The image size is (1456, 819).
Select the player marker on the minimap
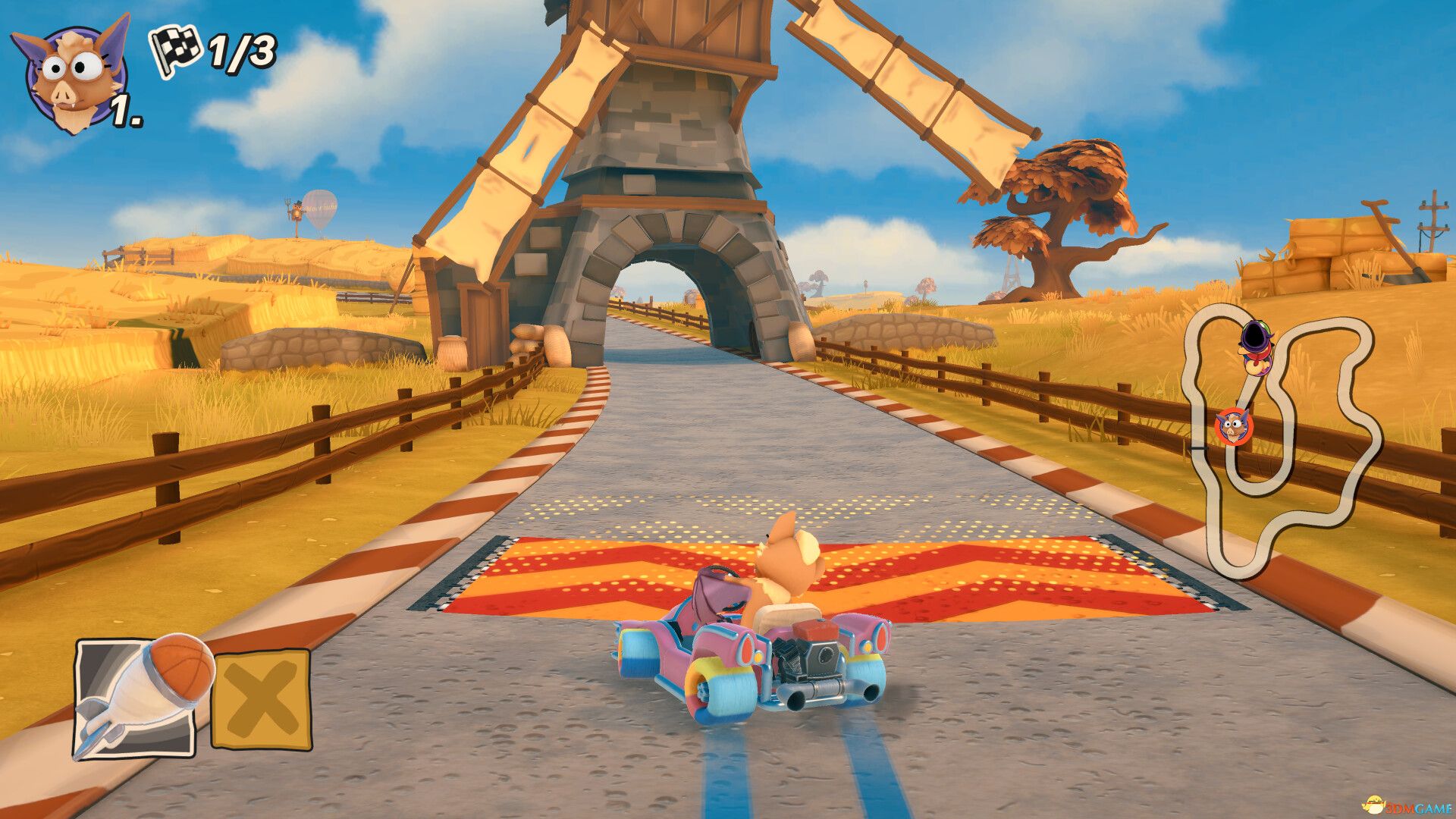point(1233,425)
